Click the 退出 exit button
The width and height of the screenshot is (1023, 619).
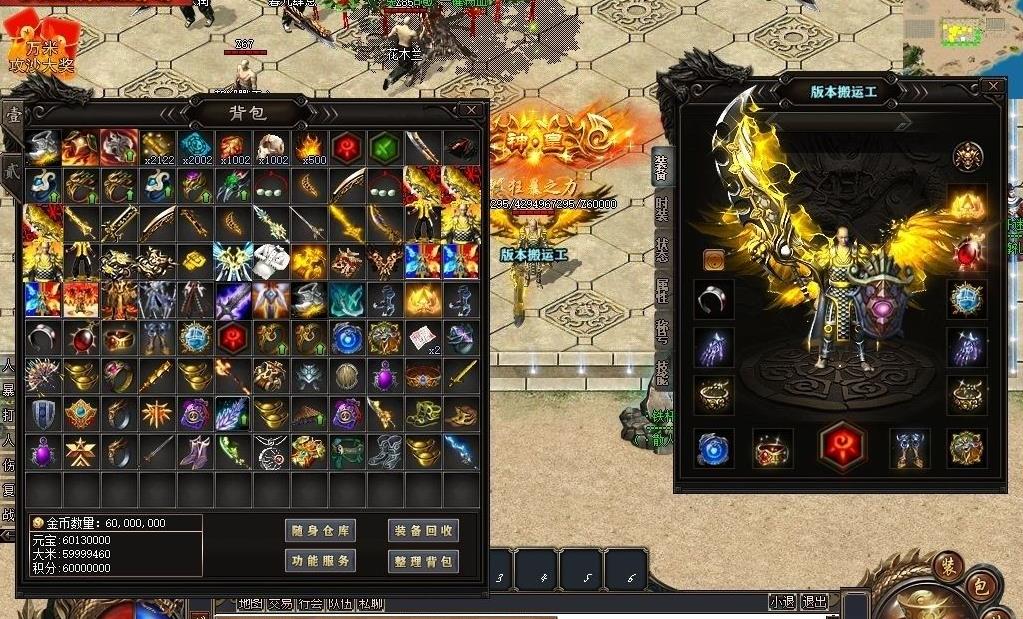pyautogui.click(x=815, y=602)
